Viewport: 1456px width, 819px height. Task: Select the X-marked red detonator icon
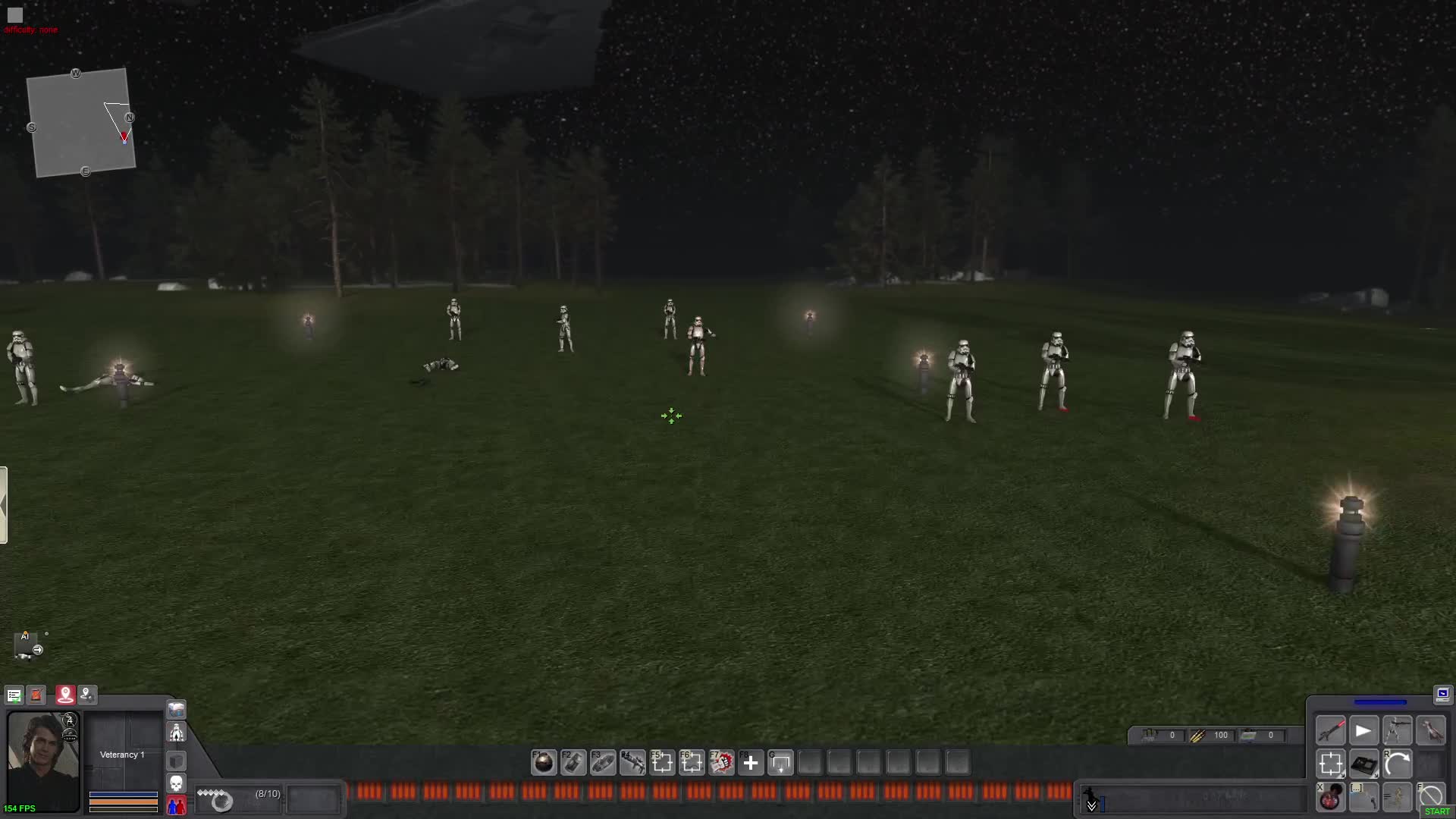(x=1331, y=797)
